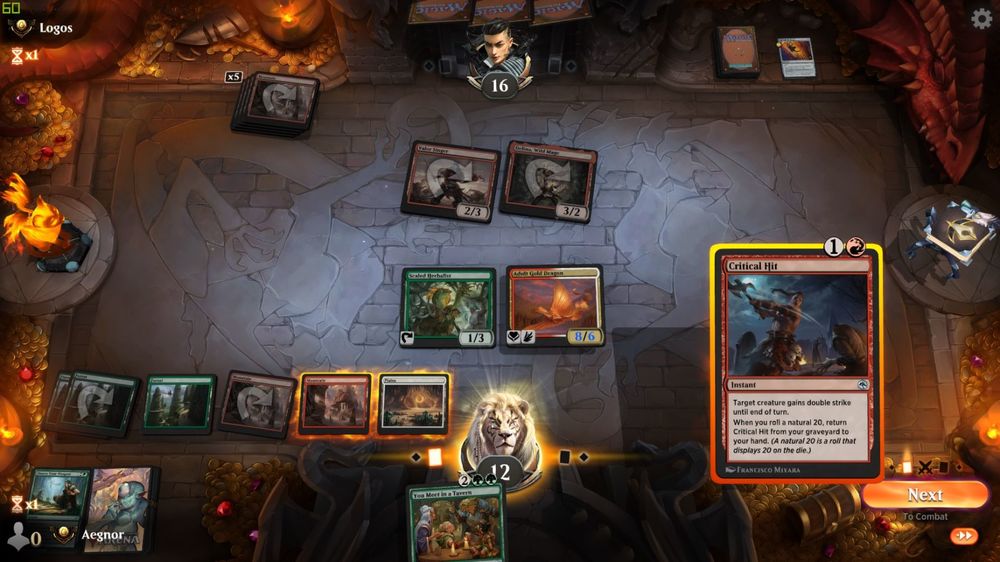Click the opponent's avatar showing 16 life

click(x=498, y=55)
